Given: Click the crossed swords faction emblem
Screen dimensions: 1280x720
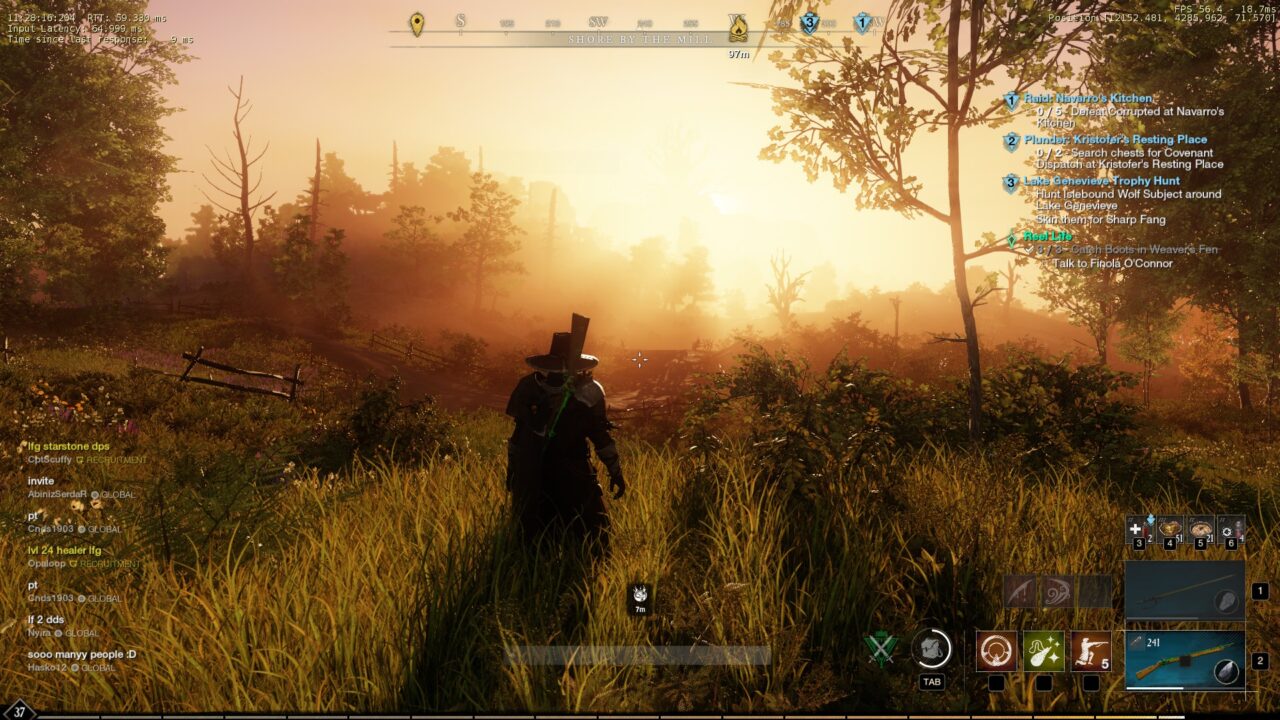Looking at the screenshot, I should pyautogui.click(x=881, y=649).
